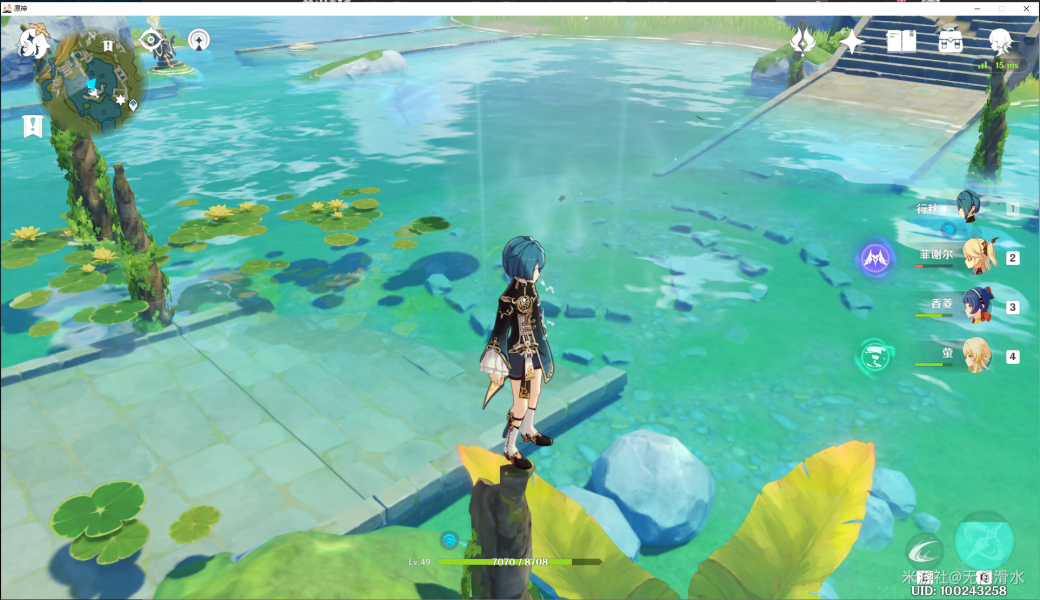
Task: Minimize the game window
Action: (x=976, y=7)
